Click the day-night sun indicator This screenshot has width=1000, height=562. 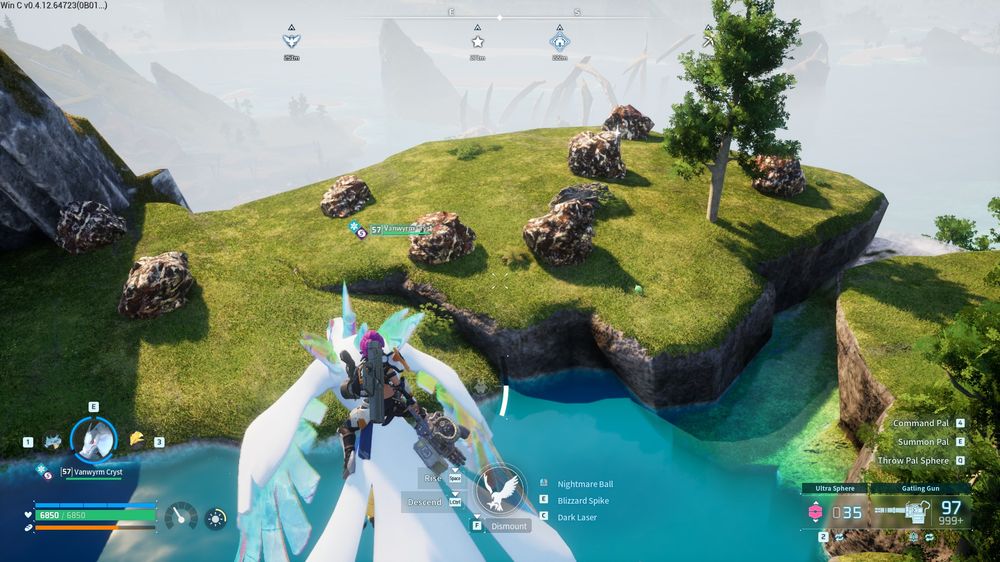point(216,518)
